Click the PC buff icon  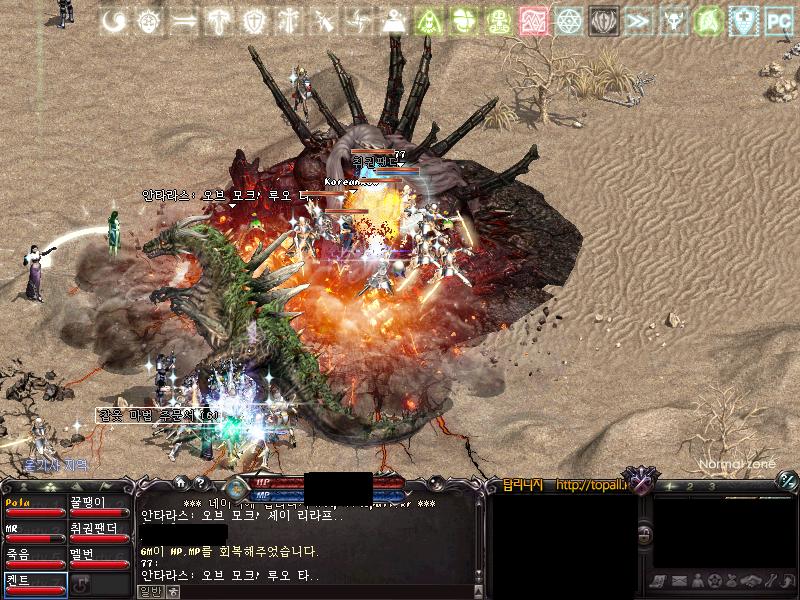coord(777,20)
